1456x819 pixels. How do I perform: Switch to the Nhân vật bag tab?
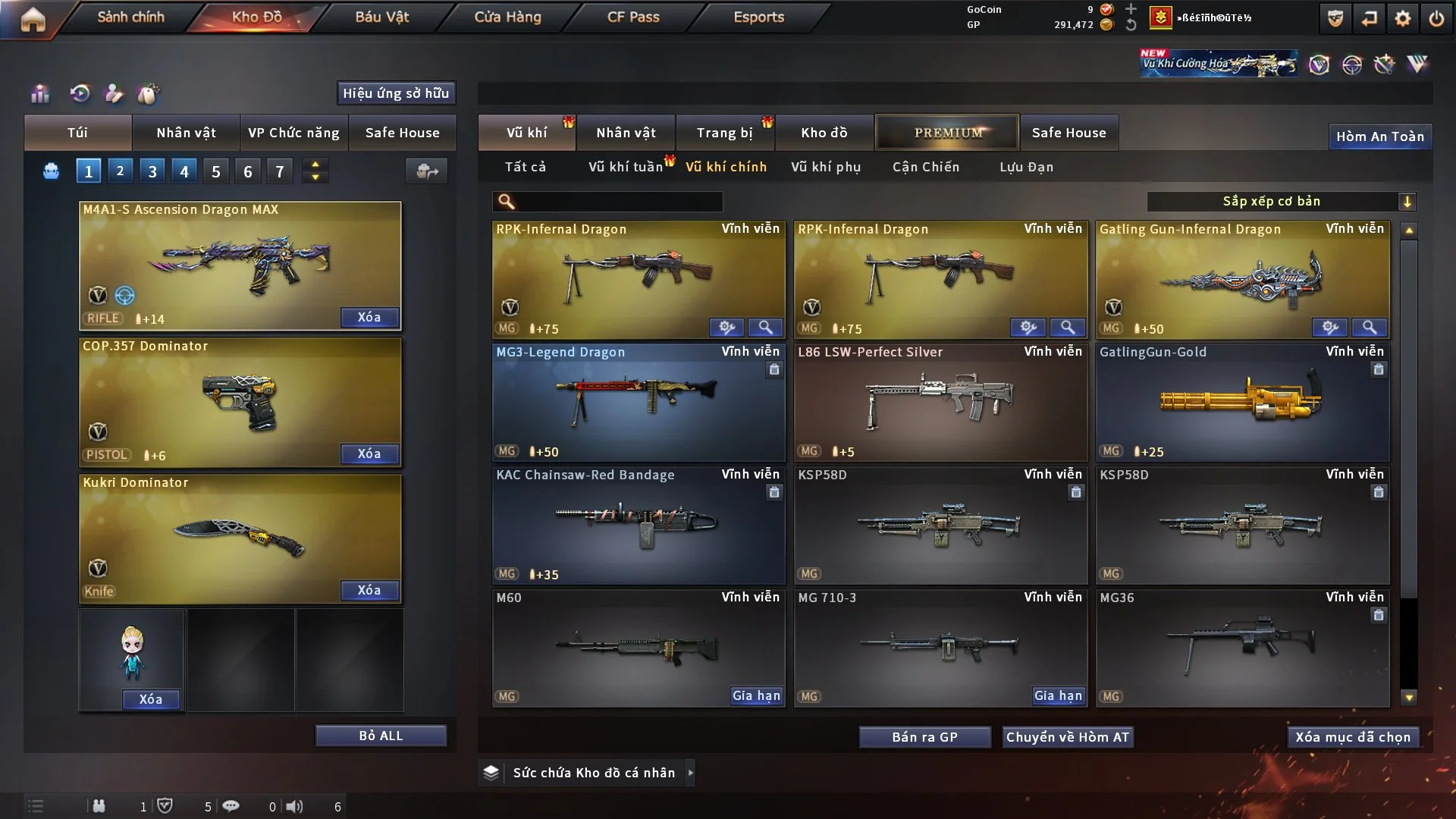pyautogui.click(x=186, y=133)
